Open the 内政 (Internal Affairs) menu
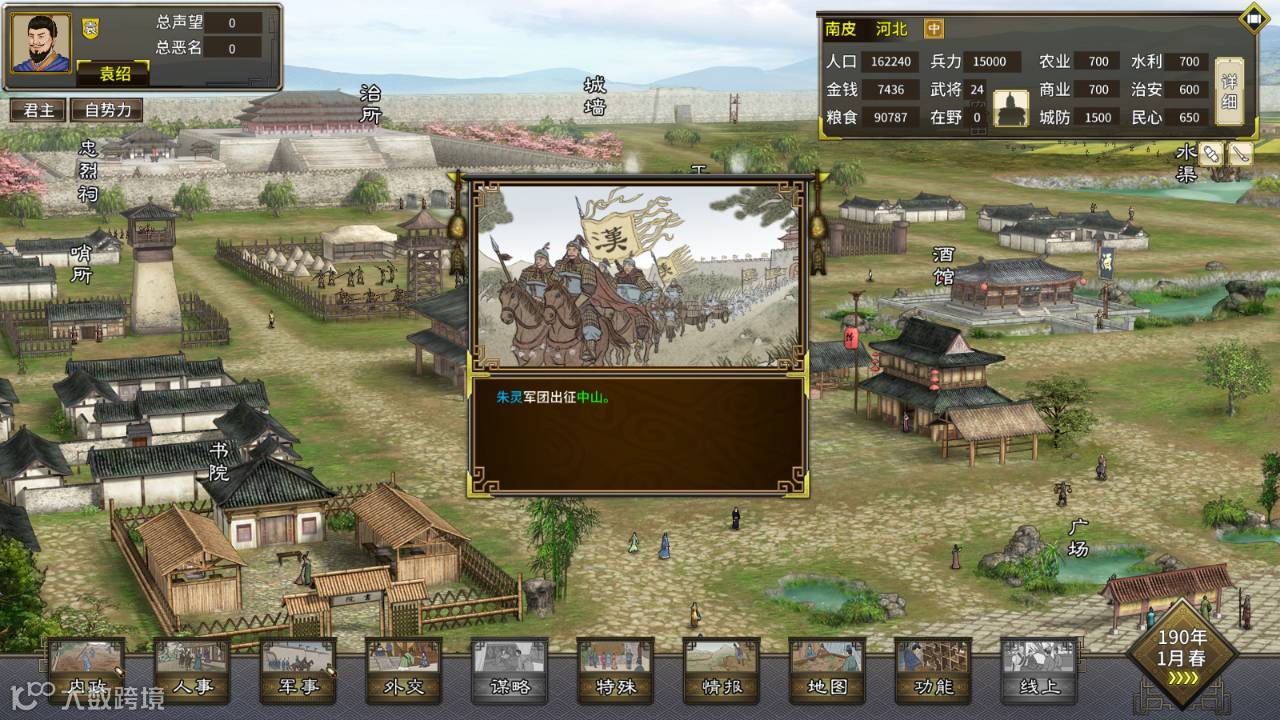The height and width of the screenshot is (720, 1280). coord(86,670)
